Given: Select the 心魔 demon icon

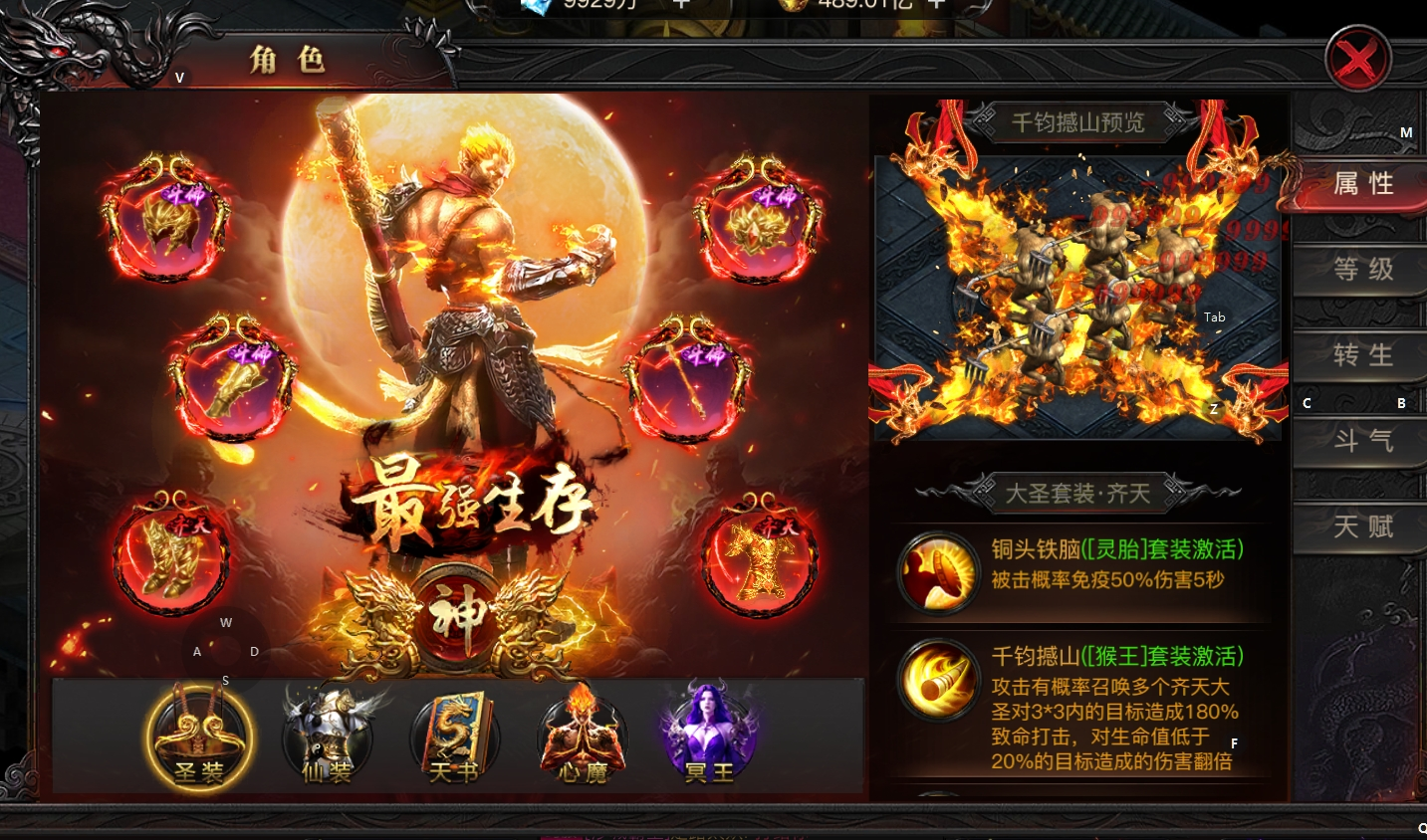Looking at the screenshot, I should pyautogui.click(x=582, y=736).
